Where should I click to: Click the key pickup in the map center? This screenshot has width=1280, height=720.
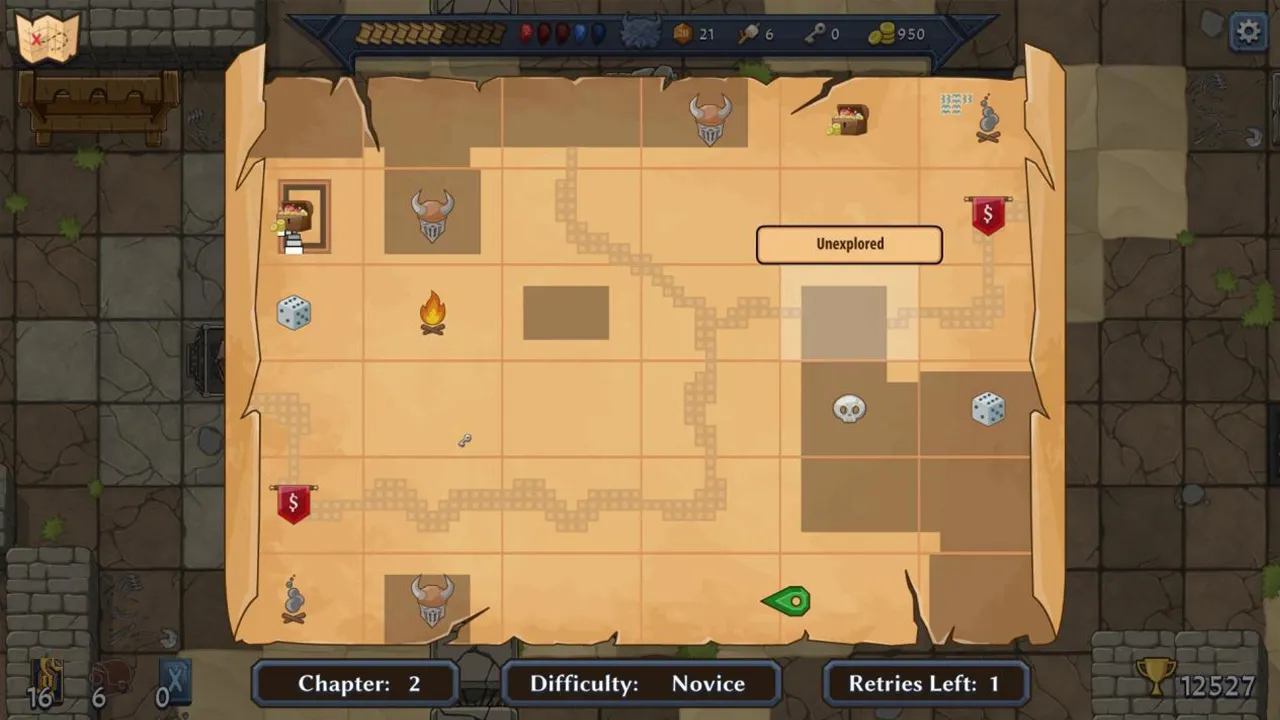click(464, 440)
